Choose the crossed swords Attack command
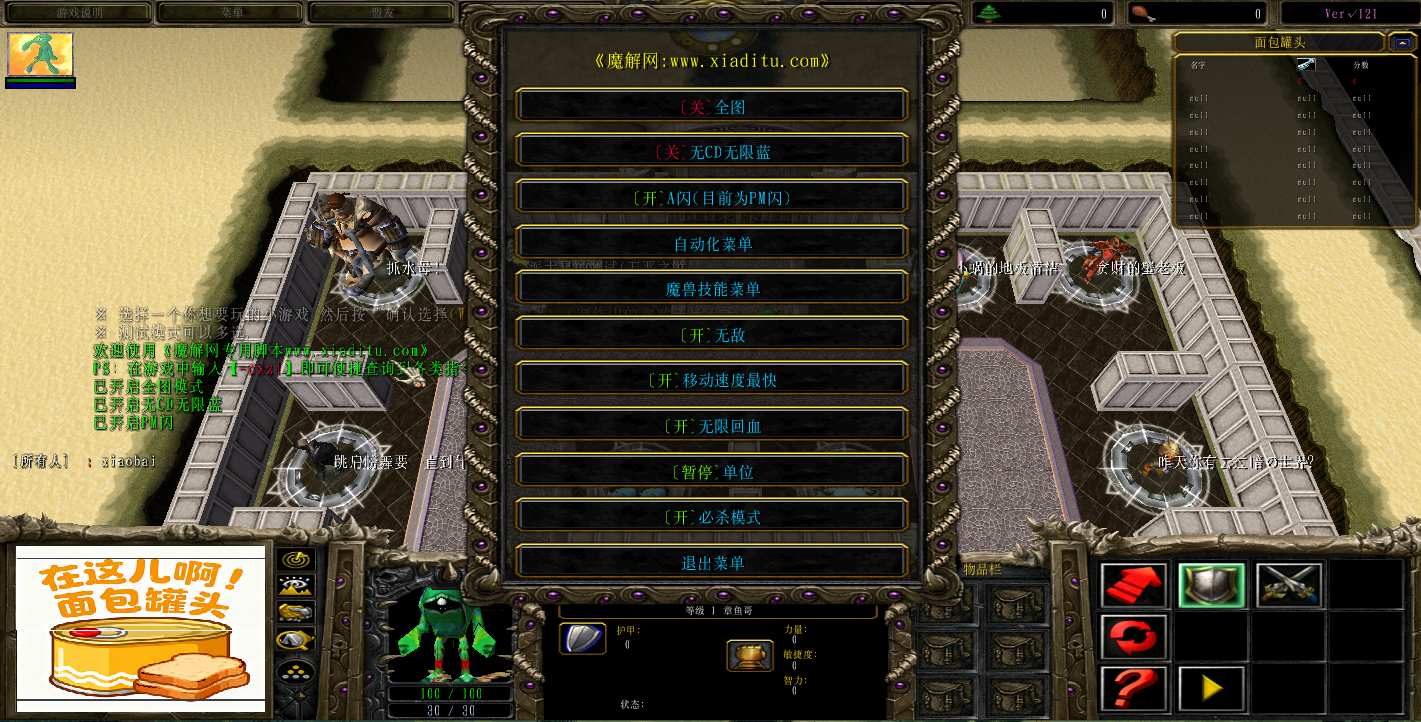Viewport: 1421px width, 722px height. [x=1289, y=585]
